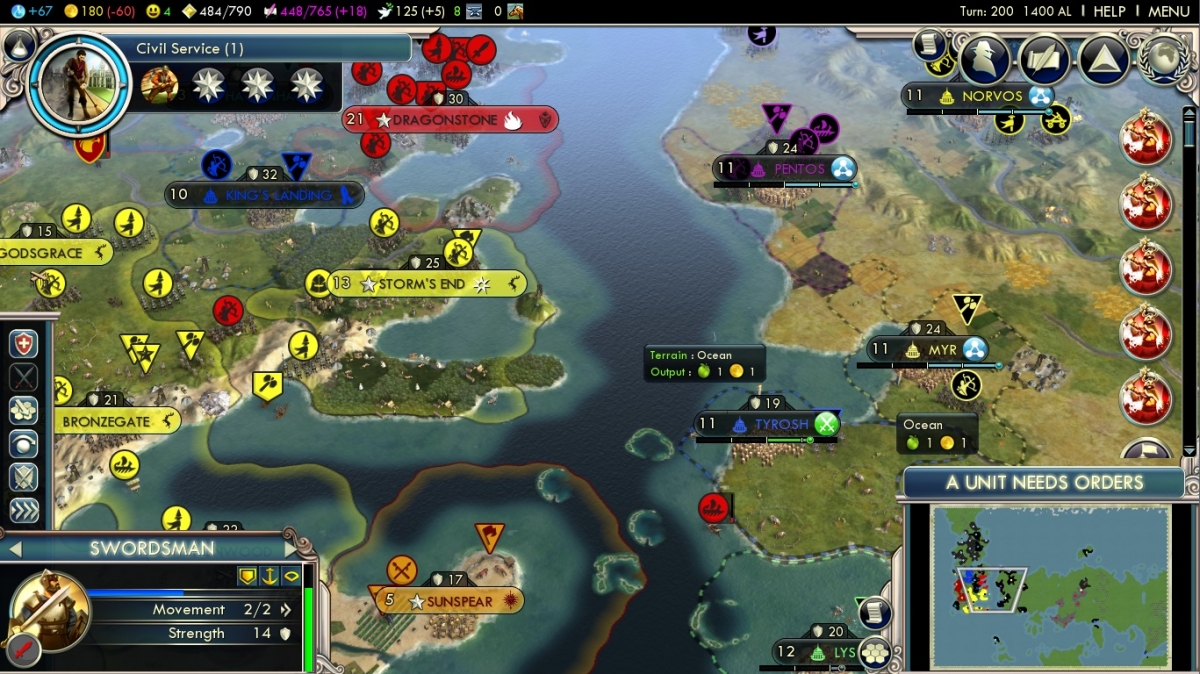Image resolution: width=1200 pixels, height=674 pixels.
Task: Open the Civil Service research portrait
Action: (x=78, y=82)
